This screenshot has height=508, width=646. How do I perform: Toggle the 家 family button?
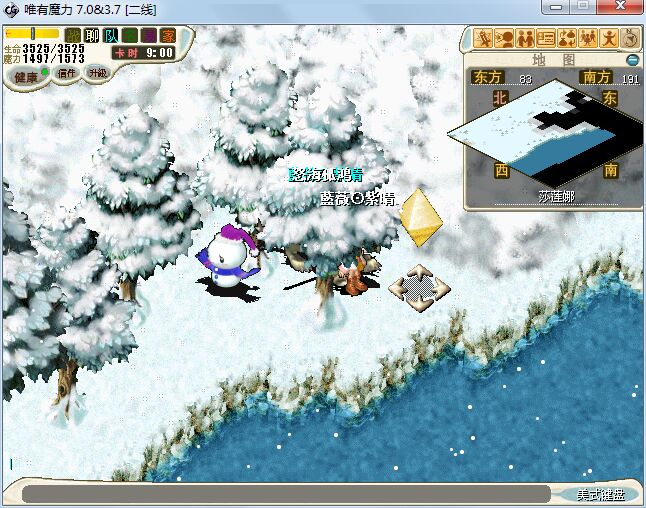166,36
